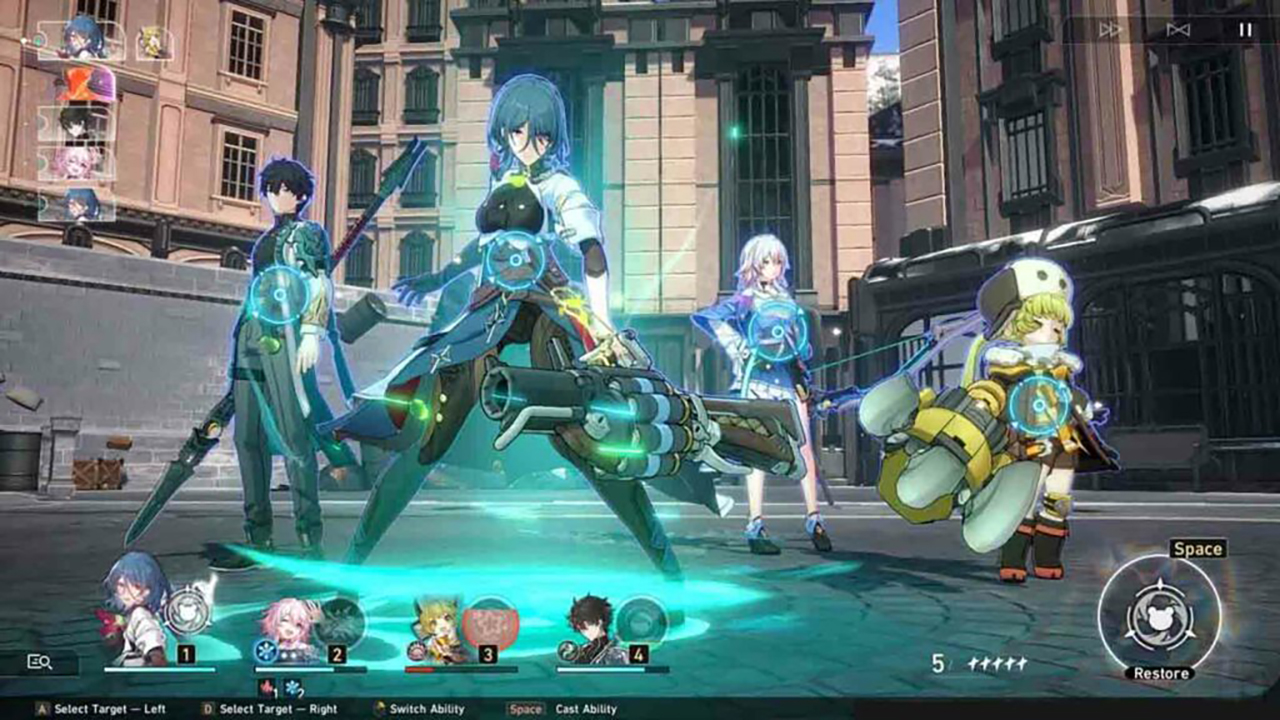Pause the battle
The image size is (1280, 720).
[1245, 30]
